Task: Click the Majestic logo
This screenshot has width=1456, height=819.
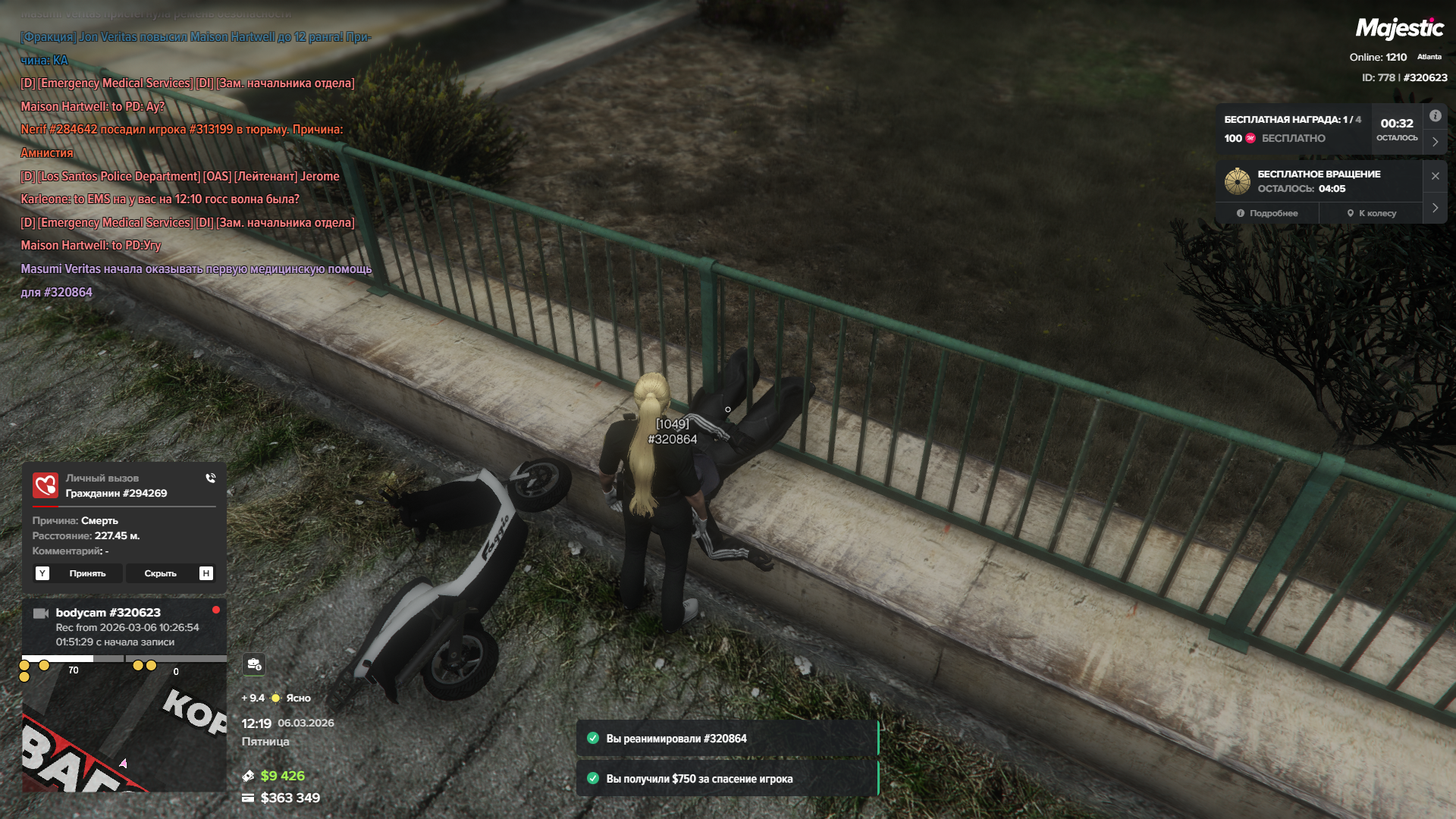Action: 1399,29
